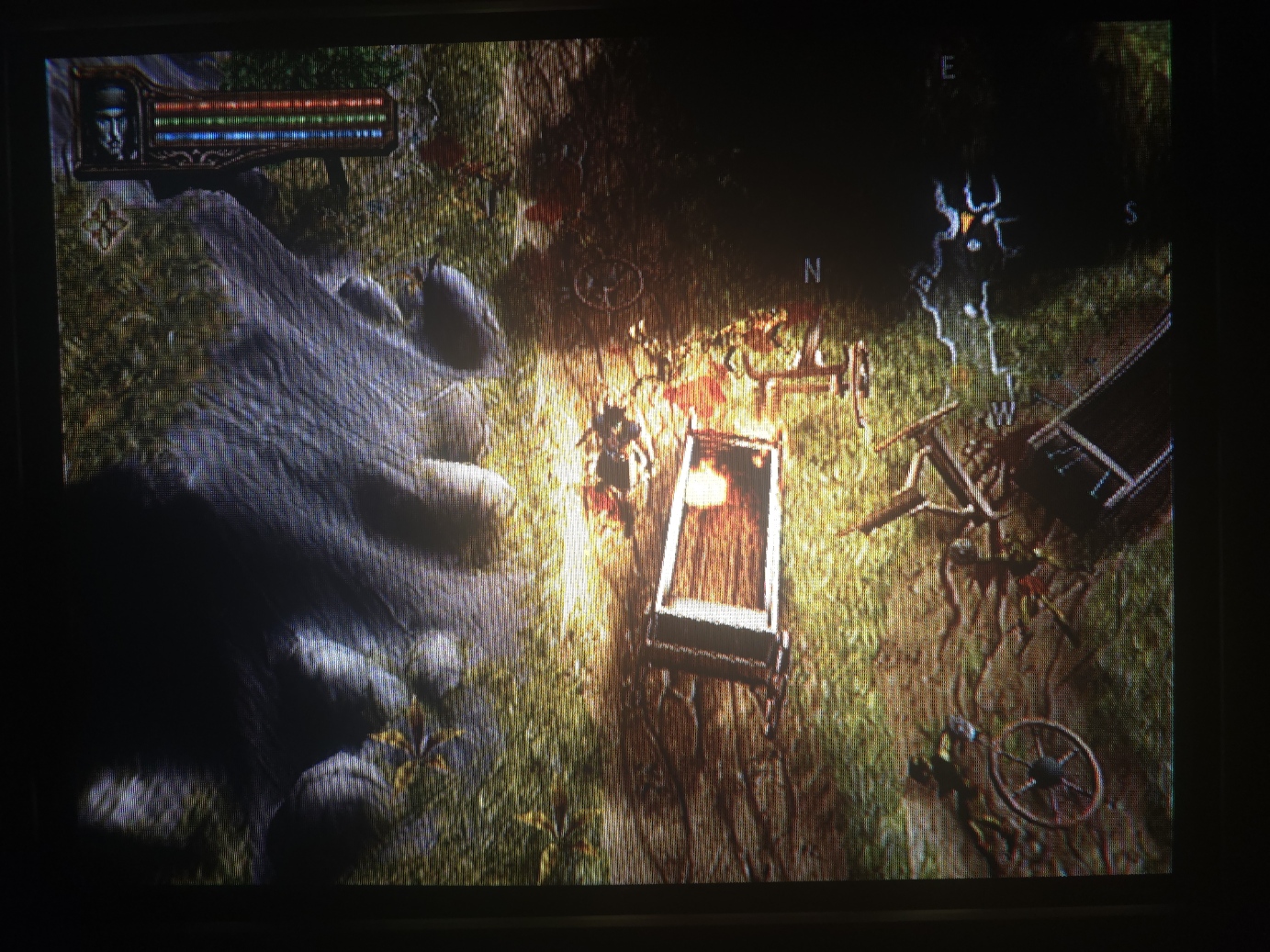Click the orange player arrow on the automap
Image resolution: width=1270 pixels, height=952 pixels.
pyautogui.click(x=968, y=221)
